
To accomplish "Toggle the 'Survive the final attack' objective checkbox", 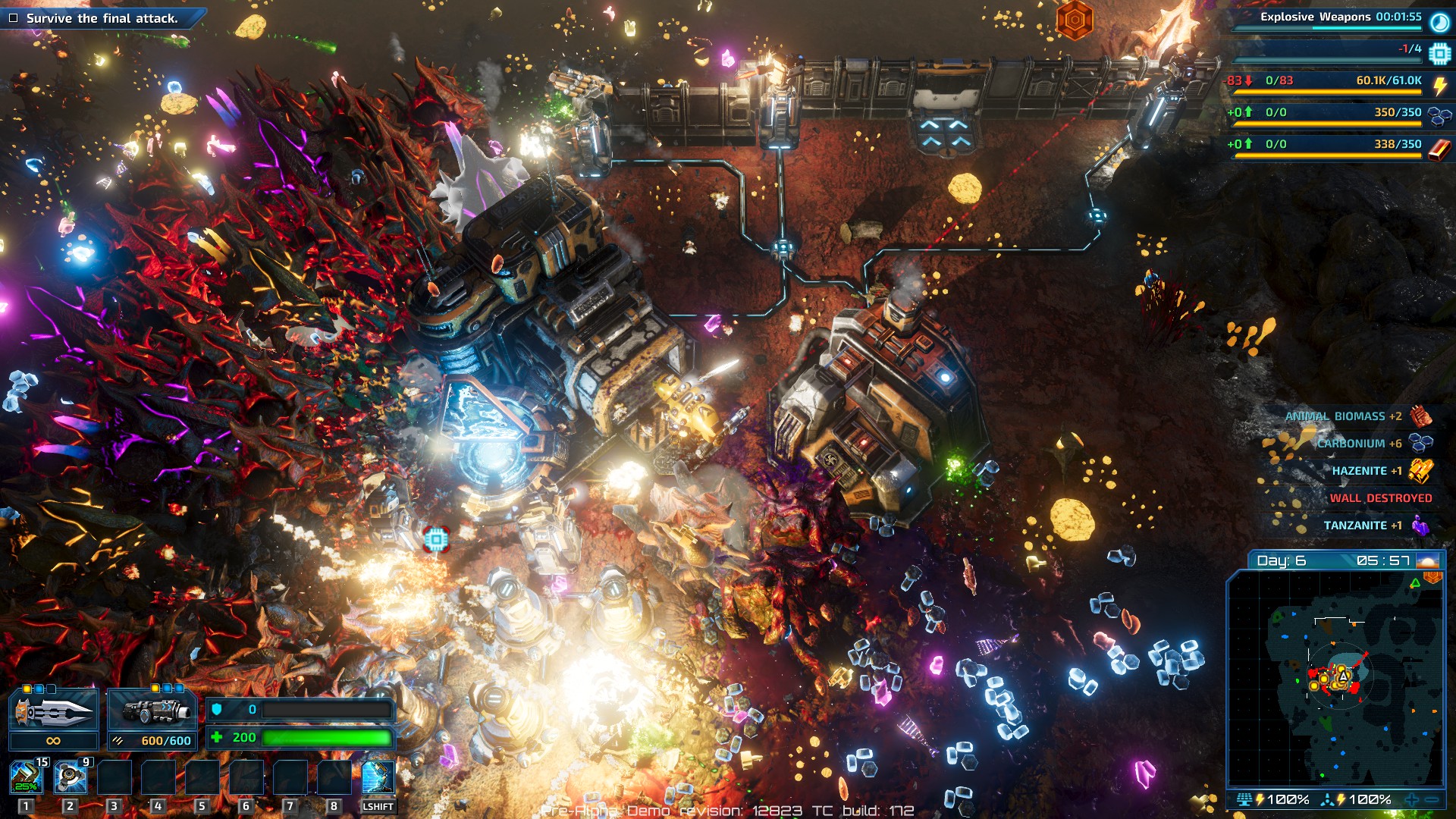I will click(13, 18).
